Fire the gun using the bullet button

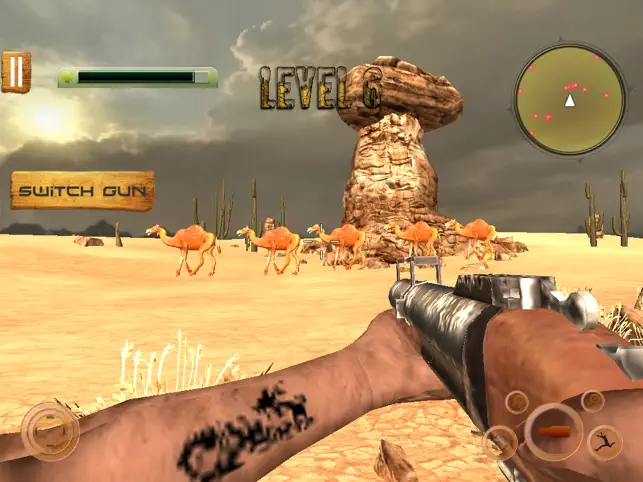tap(553, 431)
